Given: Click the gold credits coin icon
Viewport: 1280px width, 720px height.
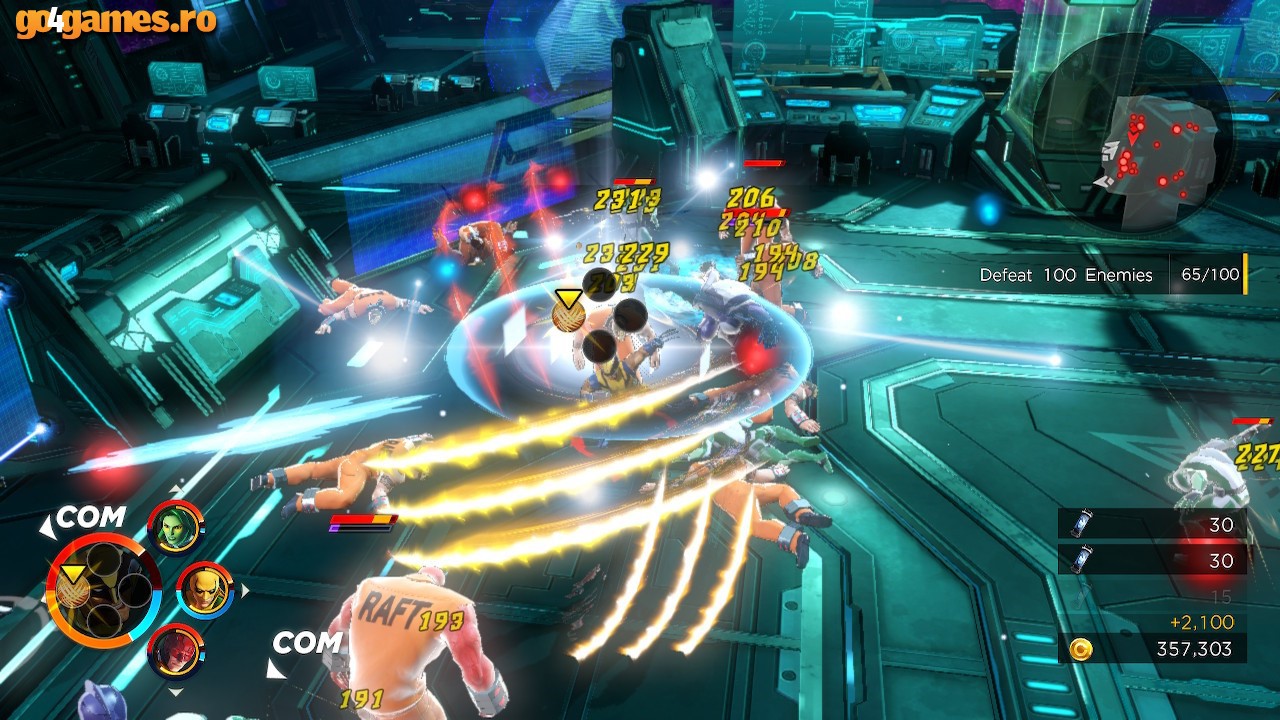Looking at the screenshot, I should coord(1080,649).
